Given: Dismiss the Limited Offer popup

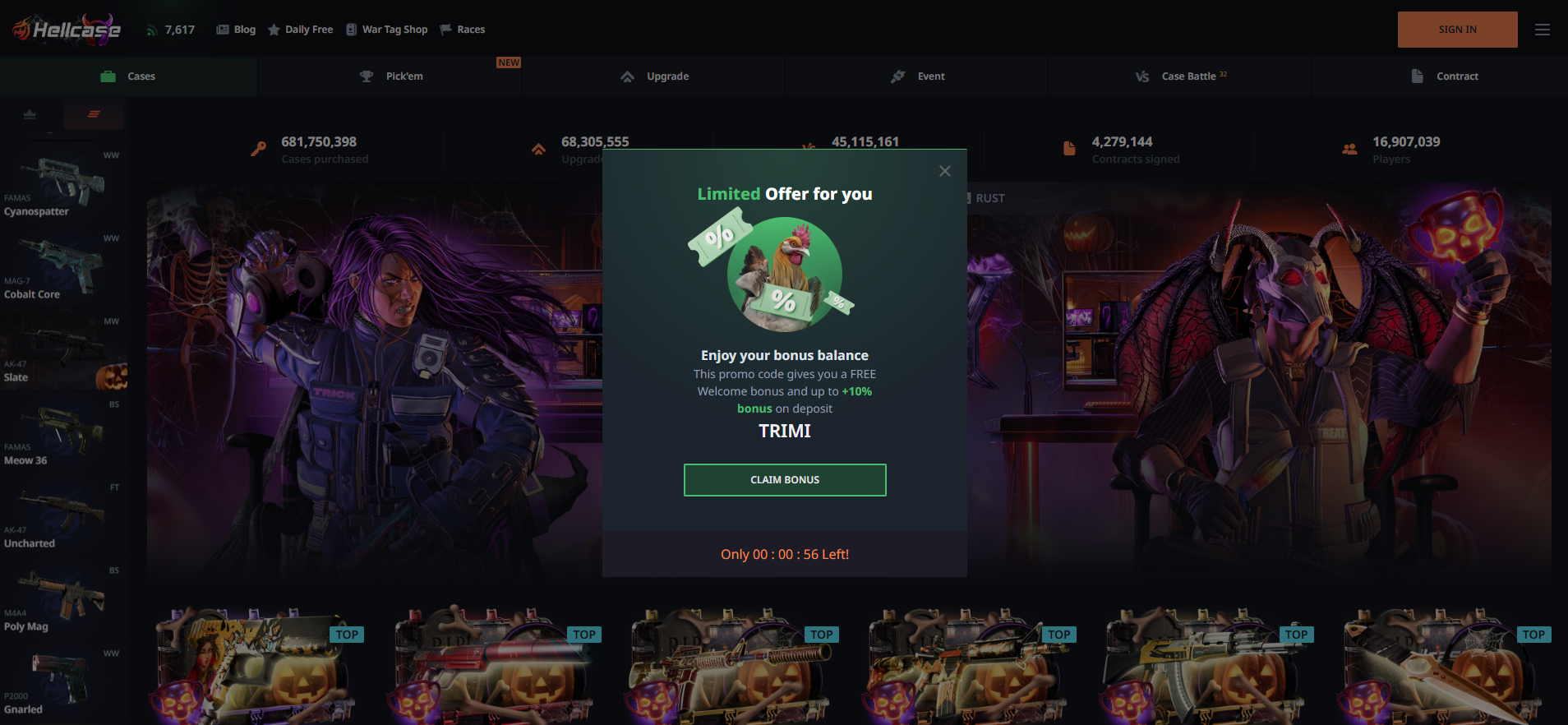Looking at the screenshot, I should pyautogui.click(x=944, y=171).
